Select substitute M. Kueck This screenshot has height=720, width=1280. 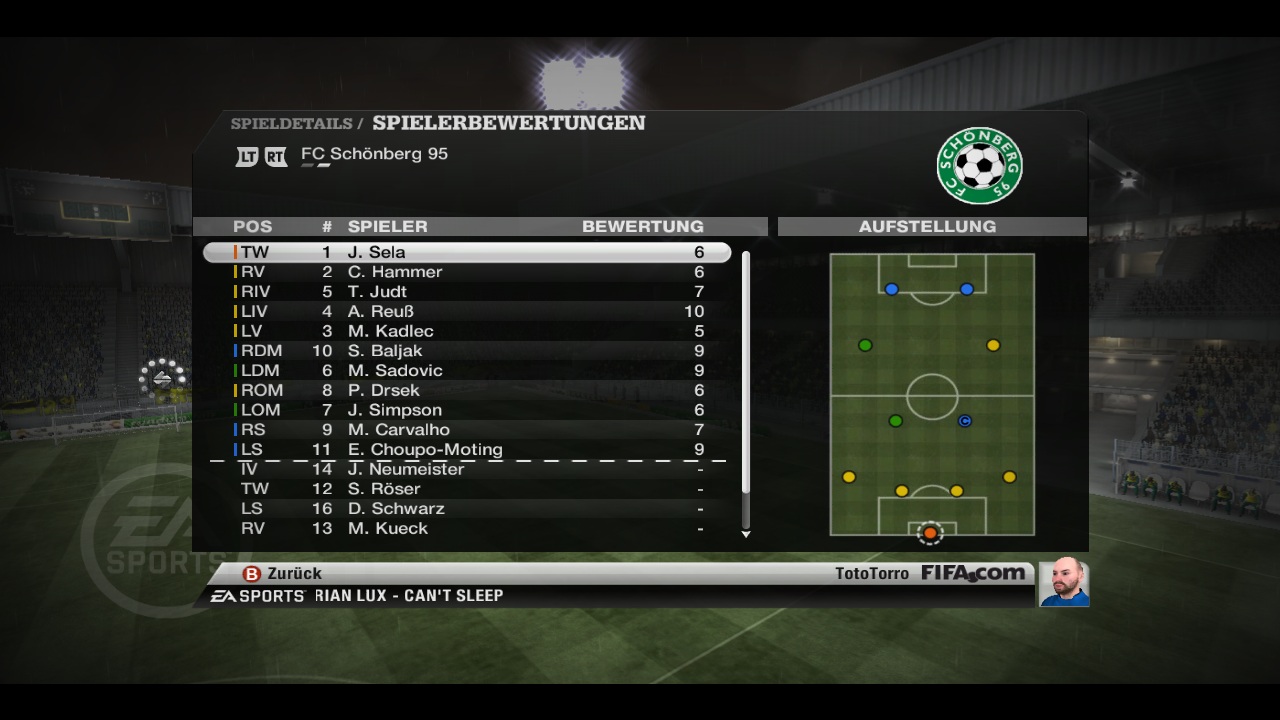pos(466,528)
